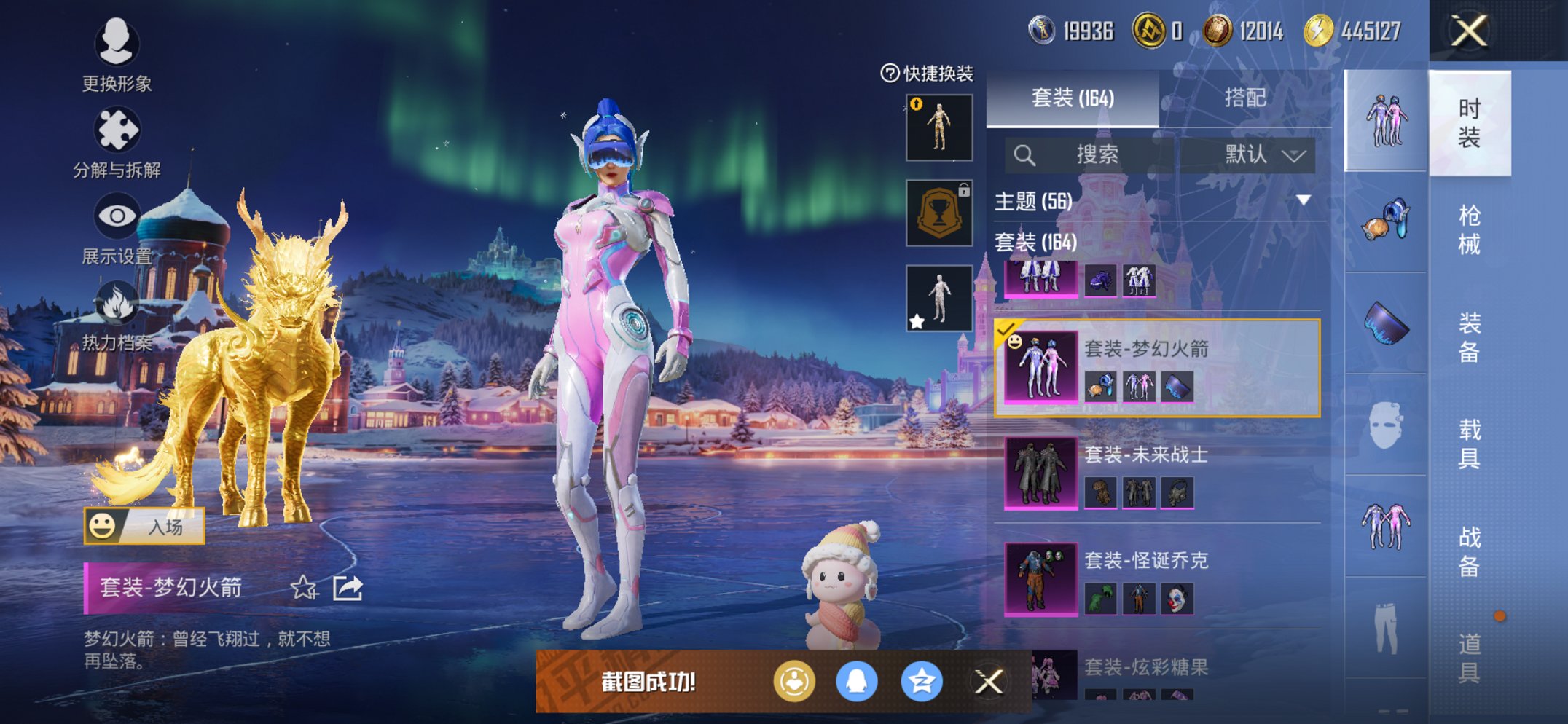Click the 入场 entrance emote button
This screenshot has width=1568, height=724.
[144, 526]
